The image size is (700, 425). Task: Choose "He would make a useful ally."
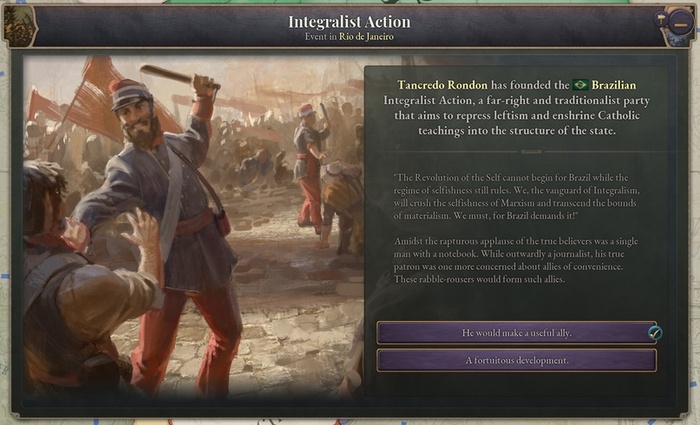click(516, 332)
